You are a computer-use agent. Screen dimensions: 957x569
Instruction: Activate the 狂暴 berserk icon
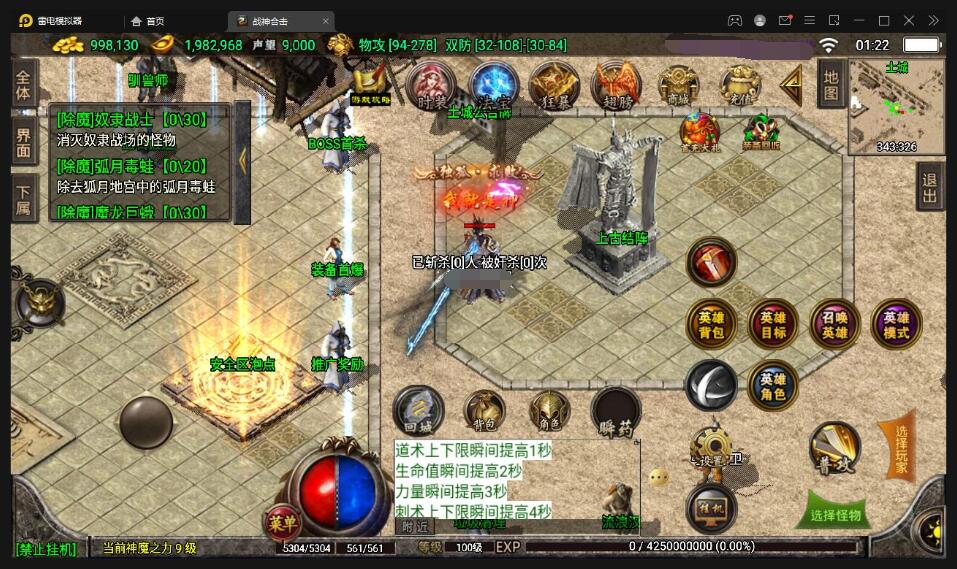[x=553, y=86]
